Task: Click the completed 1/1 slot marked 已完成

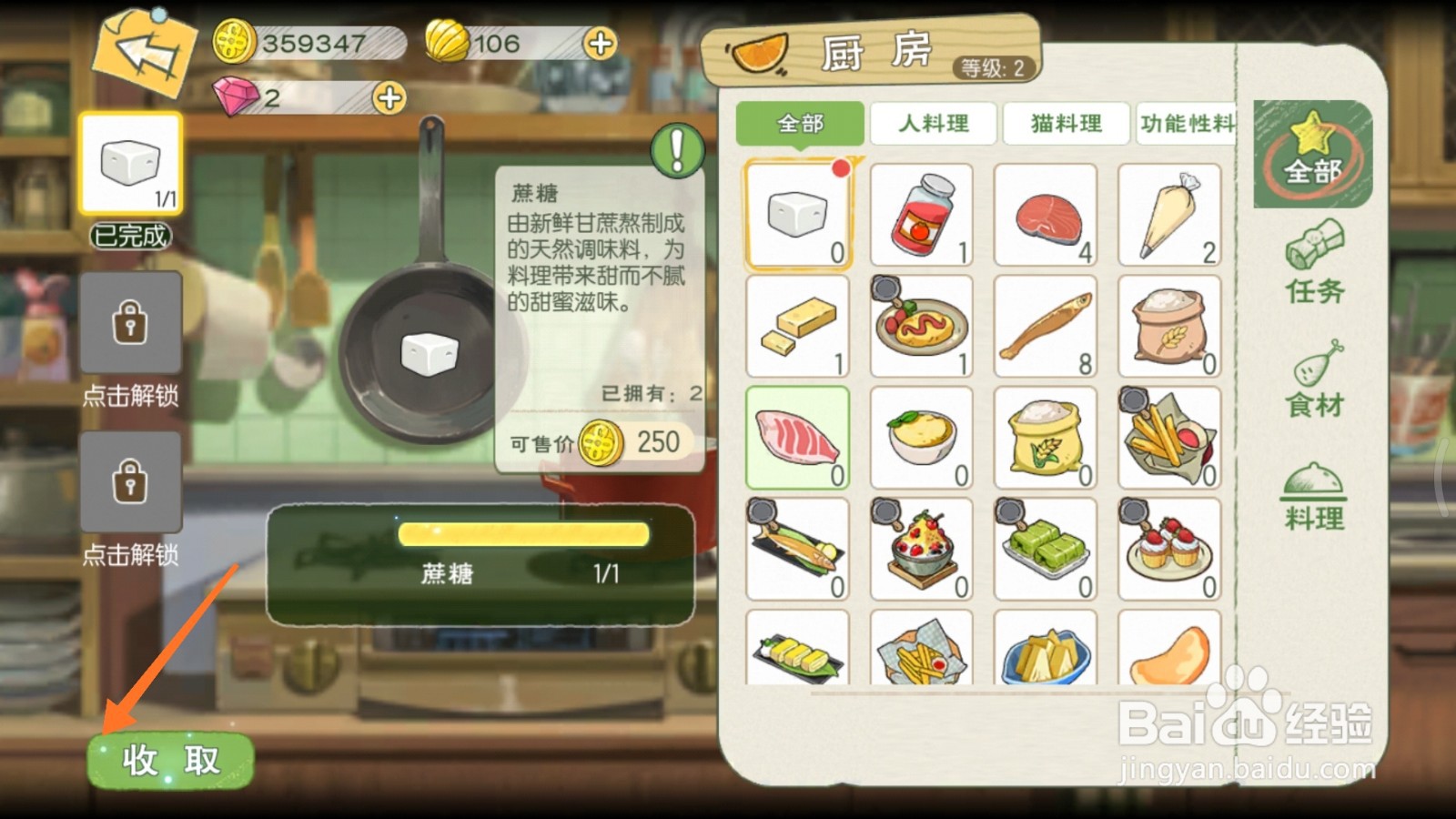Action: (130, 164)
